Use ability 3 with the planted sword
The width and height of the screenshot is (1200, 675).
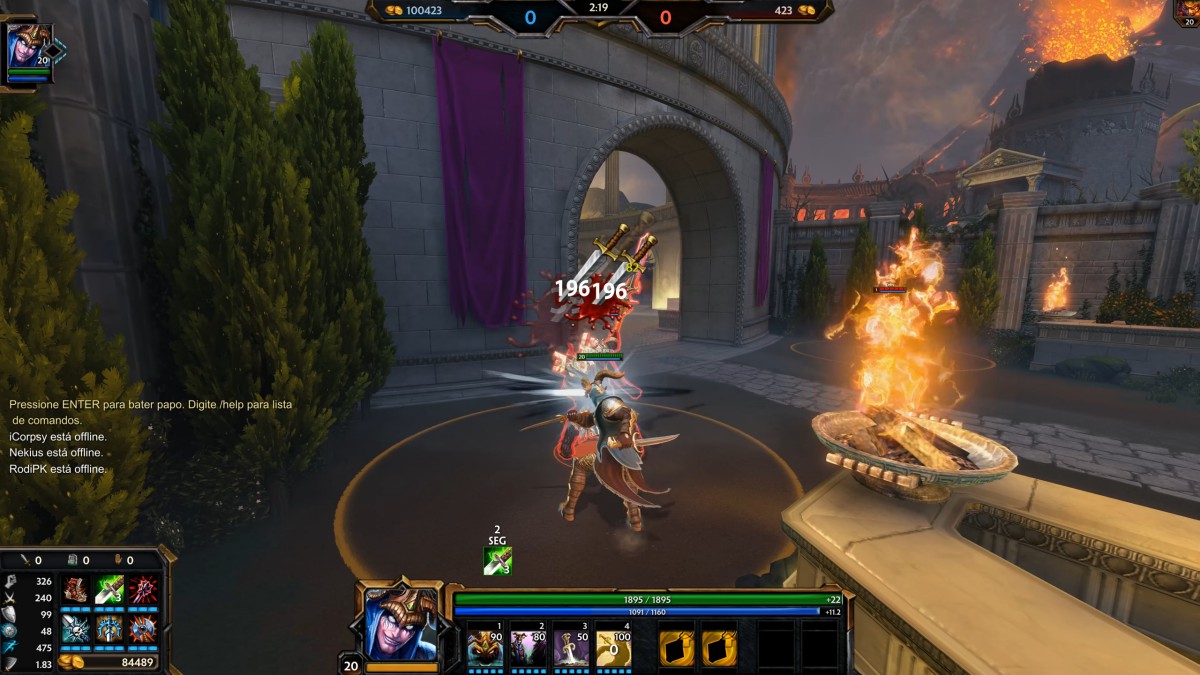click(571, 647)
